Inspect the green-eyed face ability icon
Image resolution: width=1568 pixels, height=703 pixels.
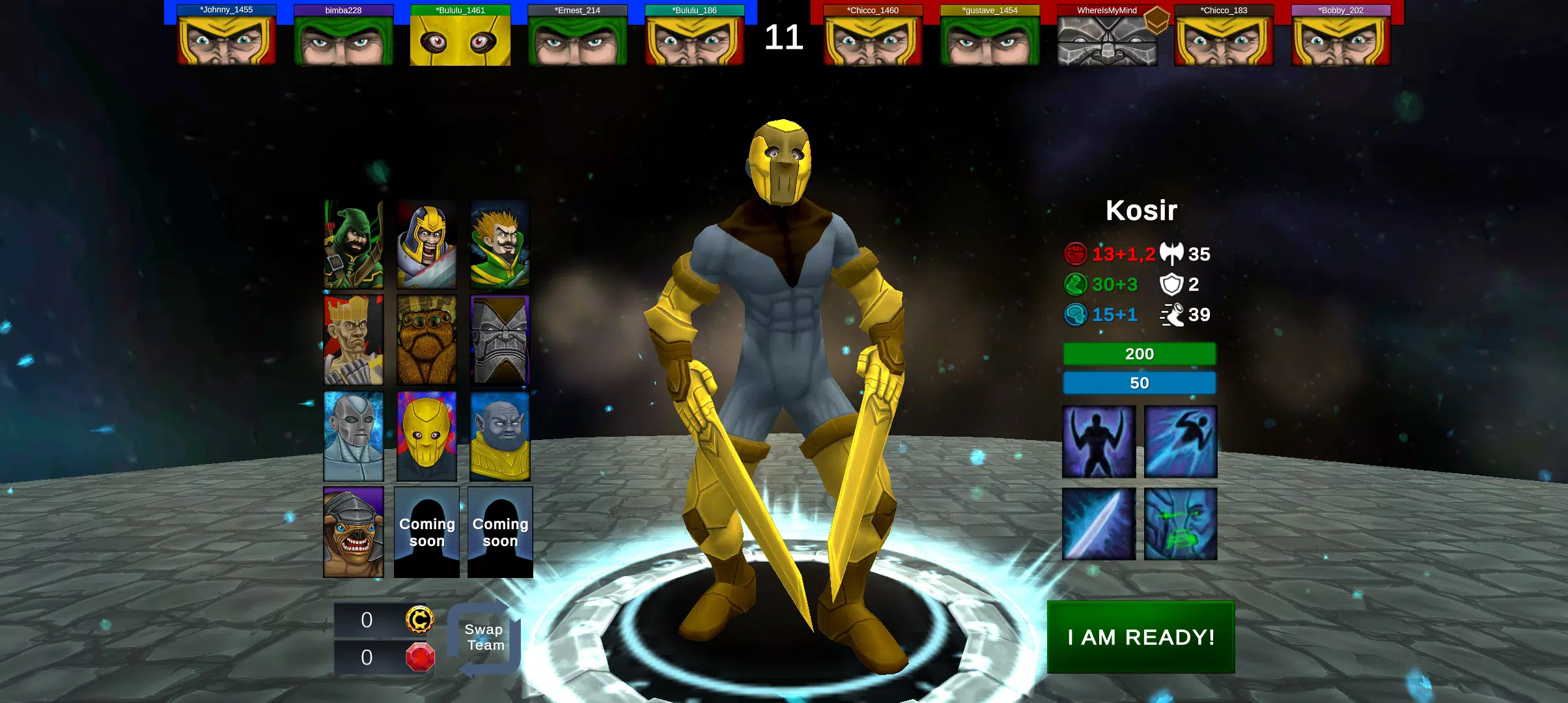point(1180,524)
